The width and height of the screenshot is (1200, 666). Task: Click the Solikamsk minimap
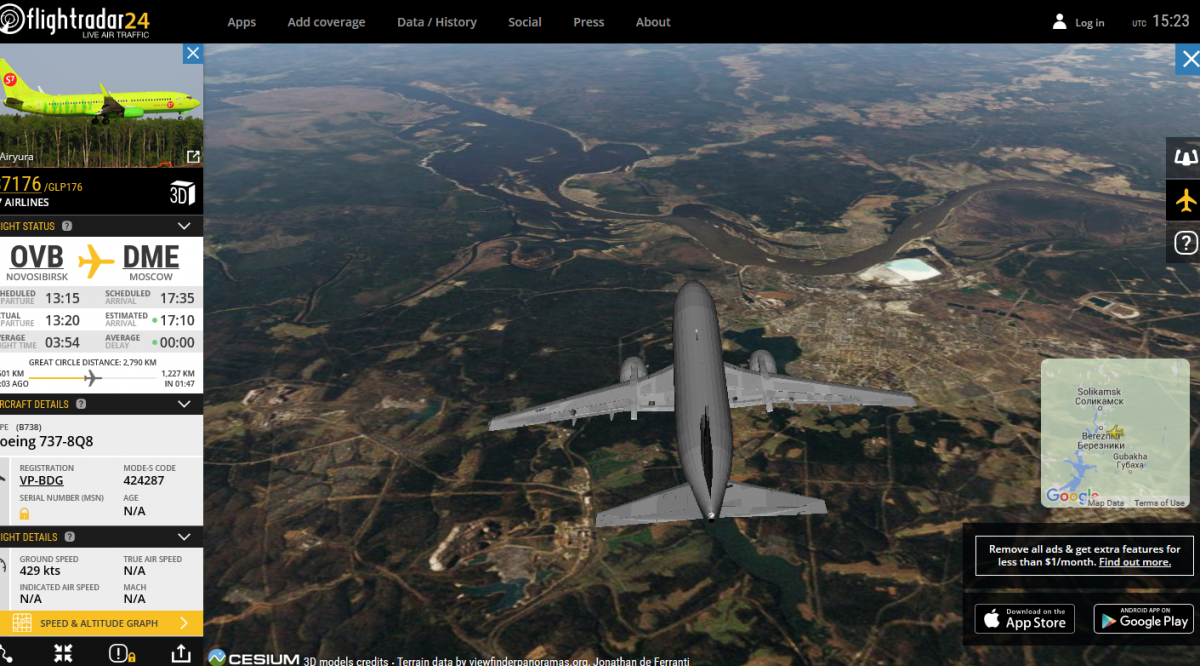[x=1115, y=432]
